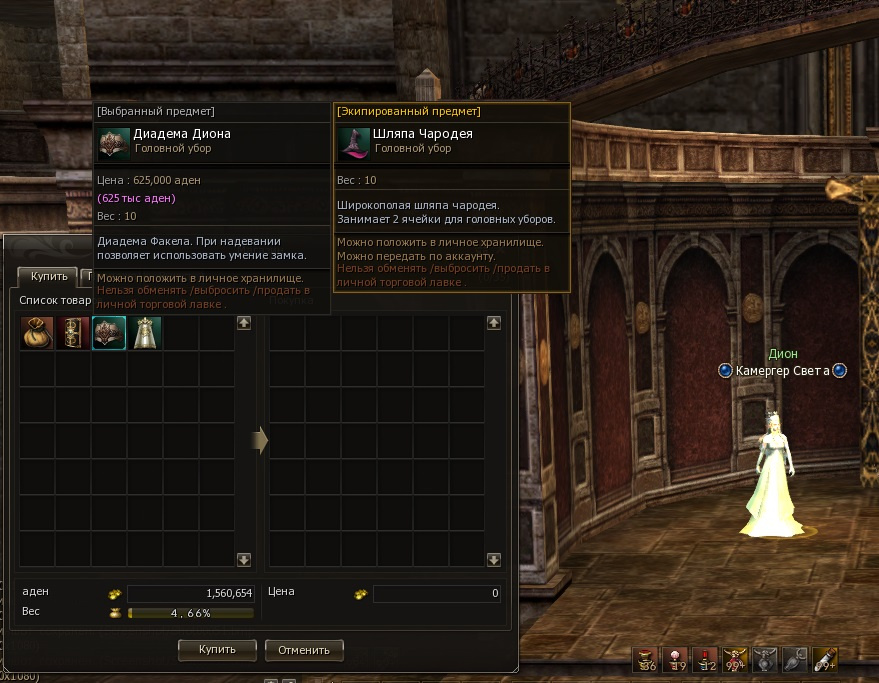Cancel the purchase with Отменить
This screenshot has width=879, height=683.
[304, 650]
